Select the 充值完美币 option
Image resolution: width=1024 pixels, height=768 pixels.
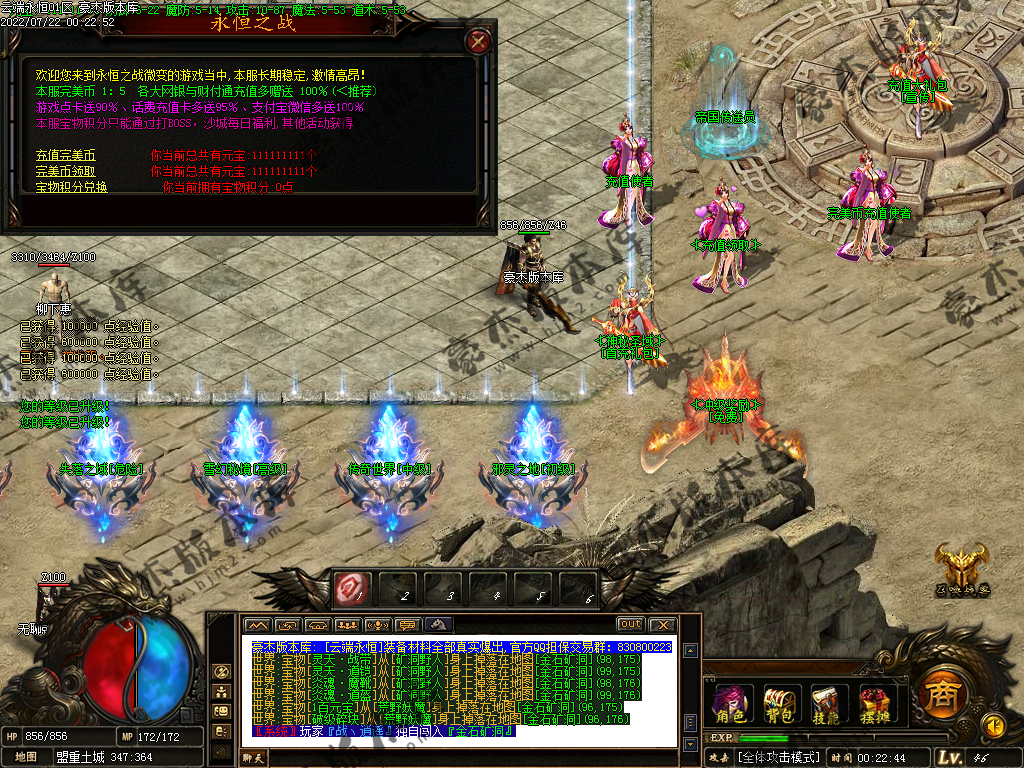66,156
